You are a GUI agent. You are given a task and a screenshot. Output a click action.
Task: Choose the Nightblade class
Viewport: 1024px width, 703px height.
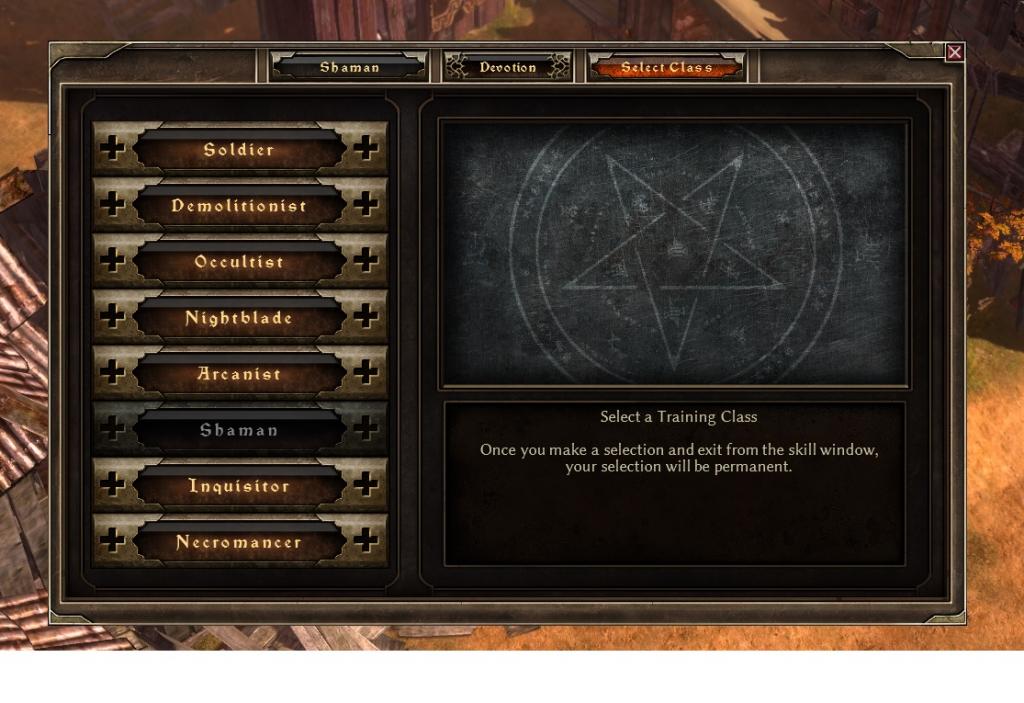(x=239, y=318)
